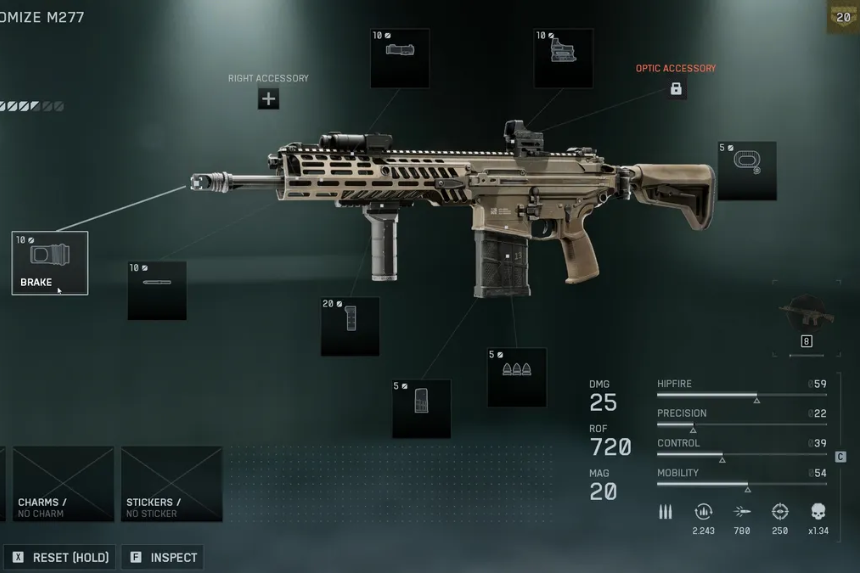This screenshot has height=573, width=860.
Task: Click the locked Optic Accessory slot
Action: pyautogui.click(x=676, y=89)
